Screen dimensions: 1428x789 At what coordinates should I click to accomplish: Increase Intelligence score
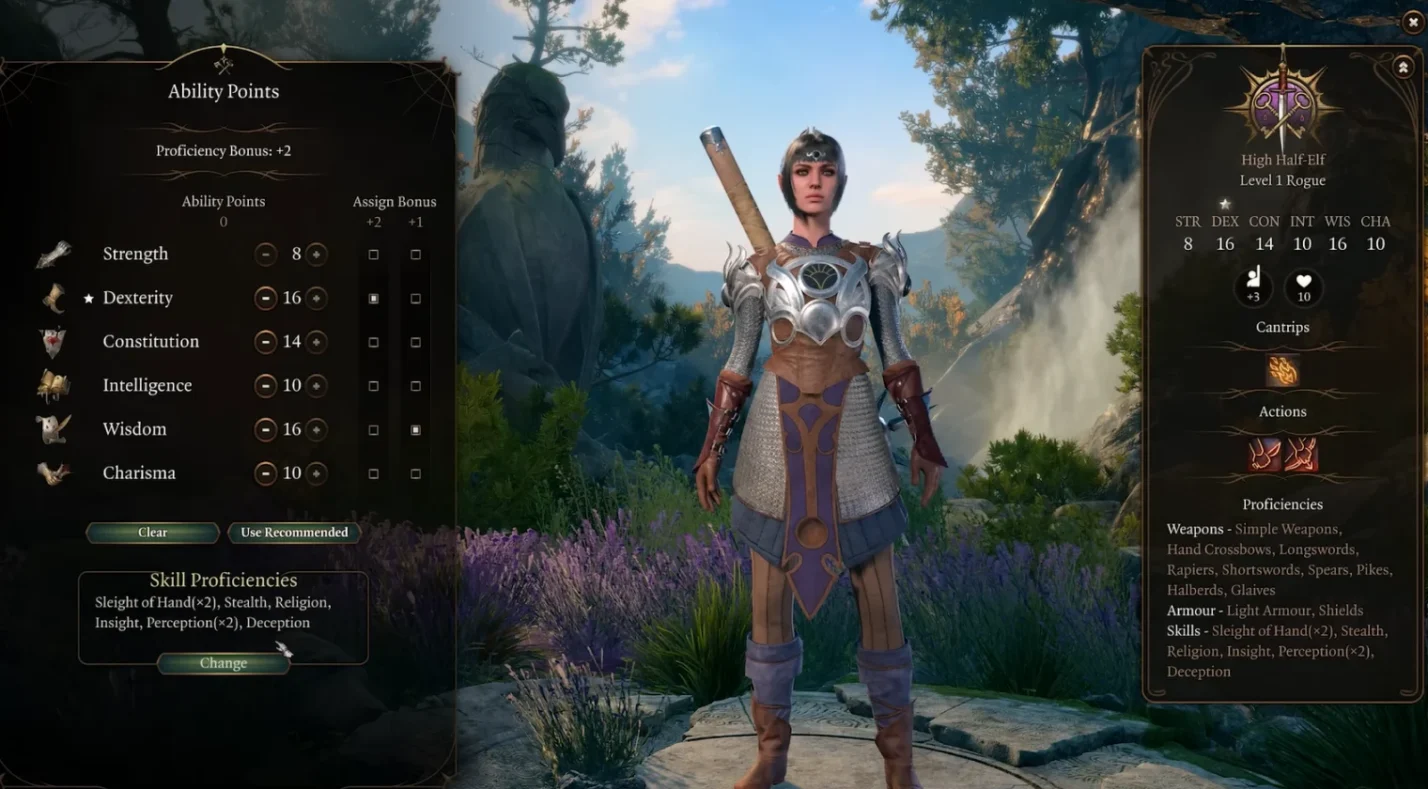[x=316, y=386]
